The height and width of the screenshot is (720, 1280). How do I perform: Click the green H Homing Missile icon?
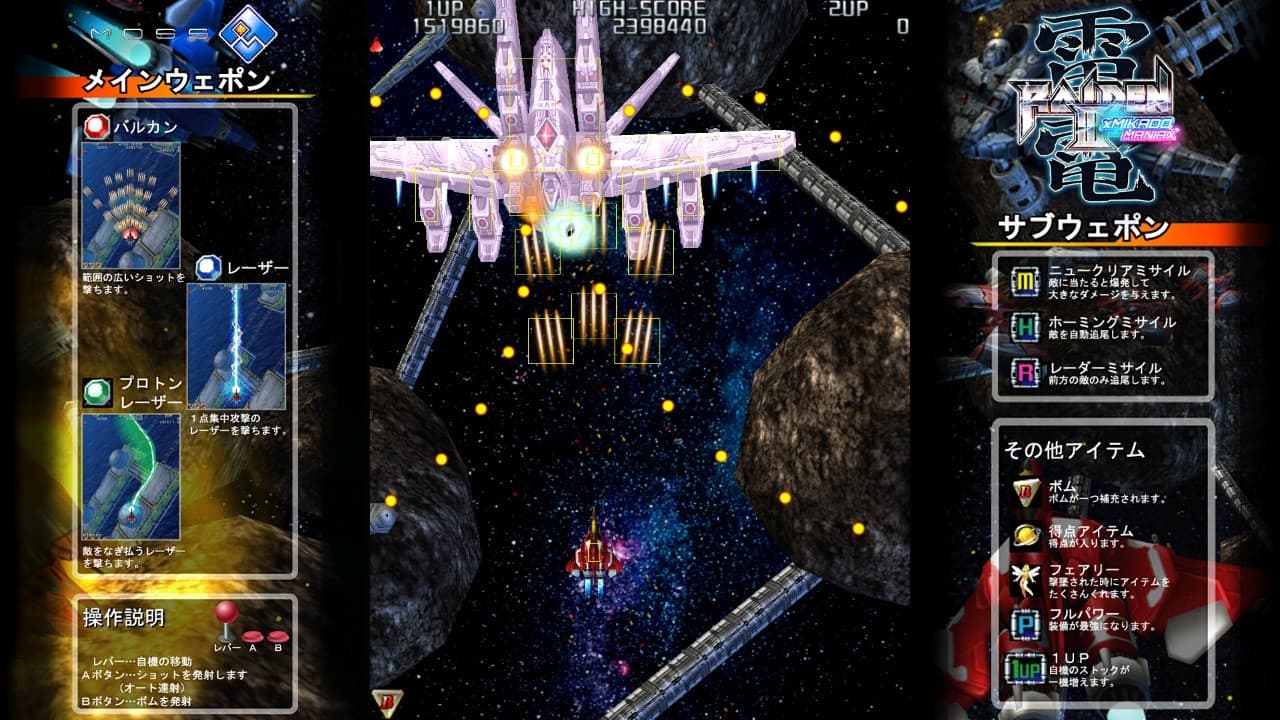(x=1024, y=327)
